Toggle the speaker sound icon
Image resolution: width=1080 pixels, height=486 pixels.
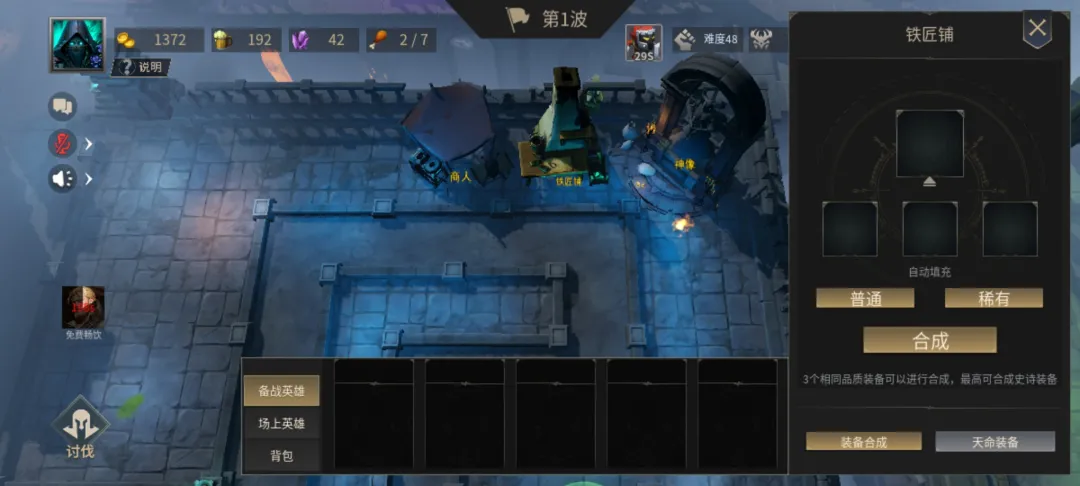coord(63,179)
